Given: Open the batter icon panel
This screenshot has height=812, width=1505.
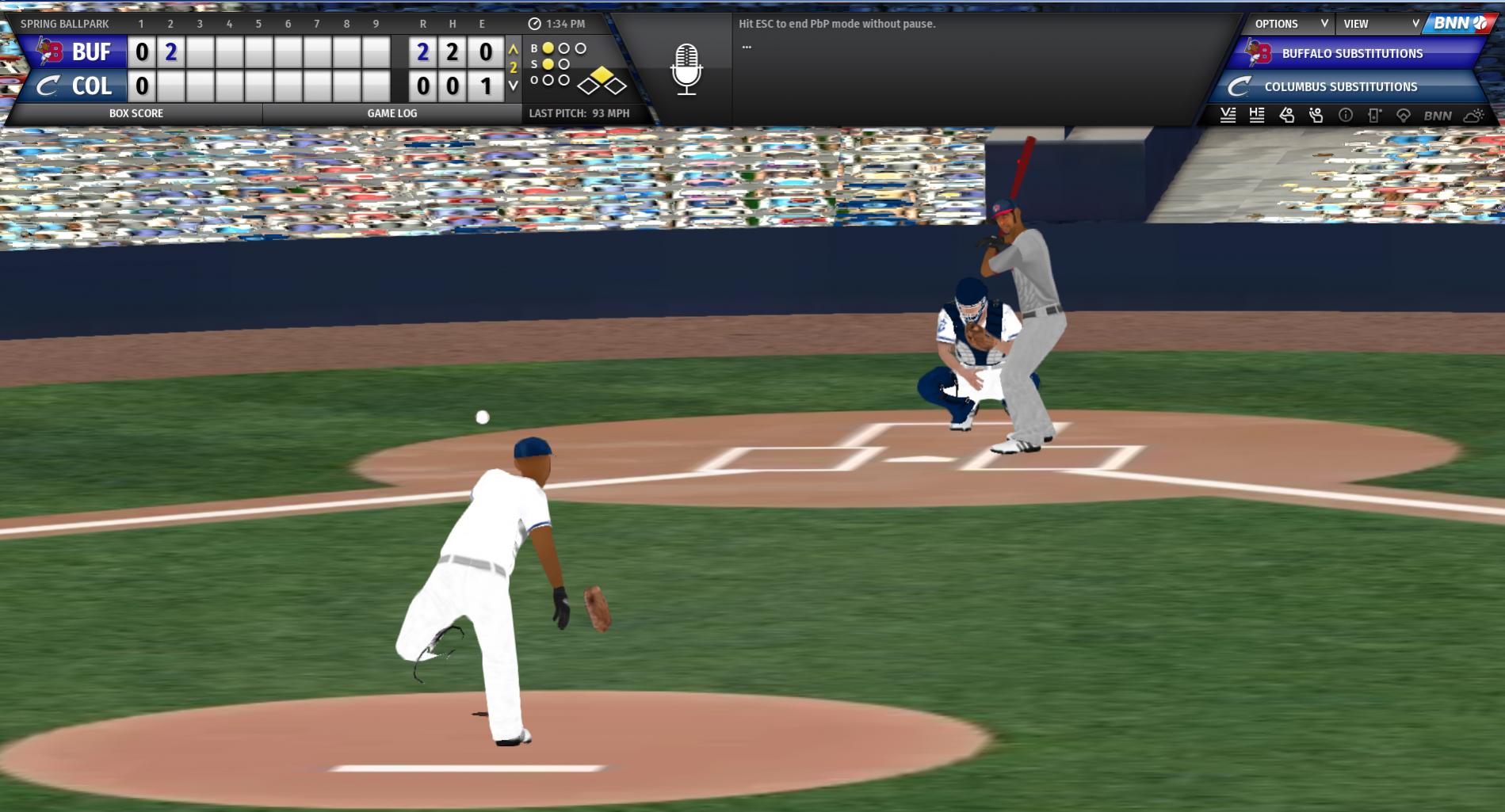Looking at the screenshot, I should 1287,116.
